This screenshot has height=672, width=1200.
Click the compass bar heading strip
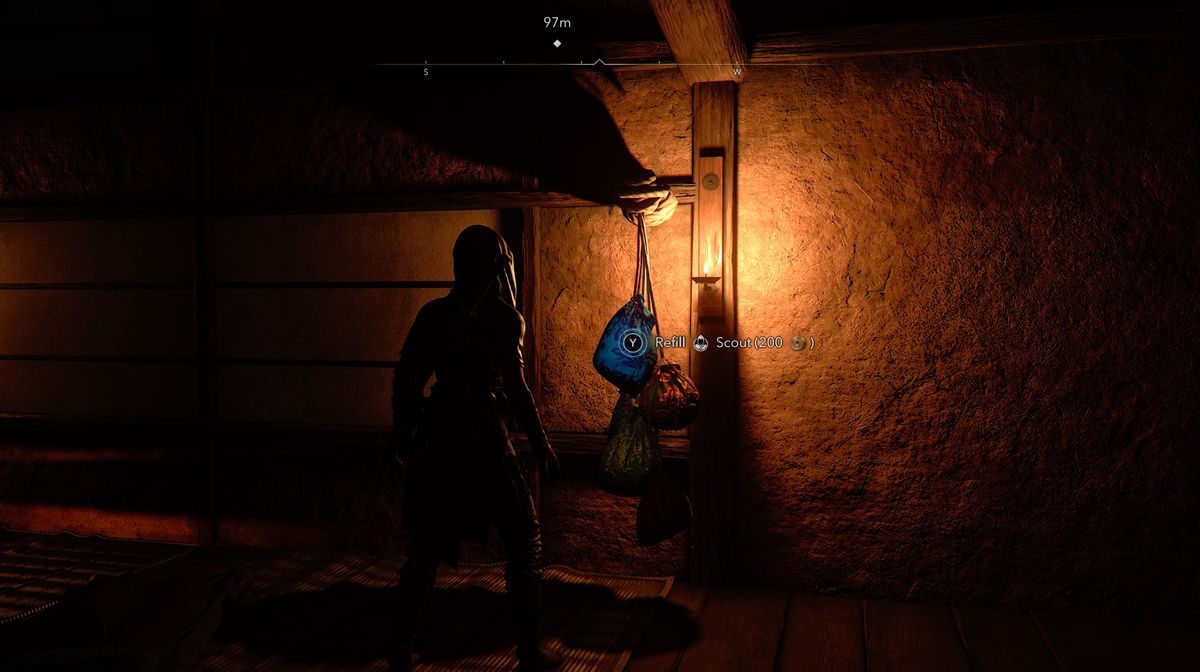pyautogui.click(x=581, y=66)
